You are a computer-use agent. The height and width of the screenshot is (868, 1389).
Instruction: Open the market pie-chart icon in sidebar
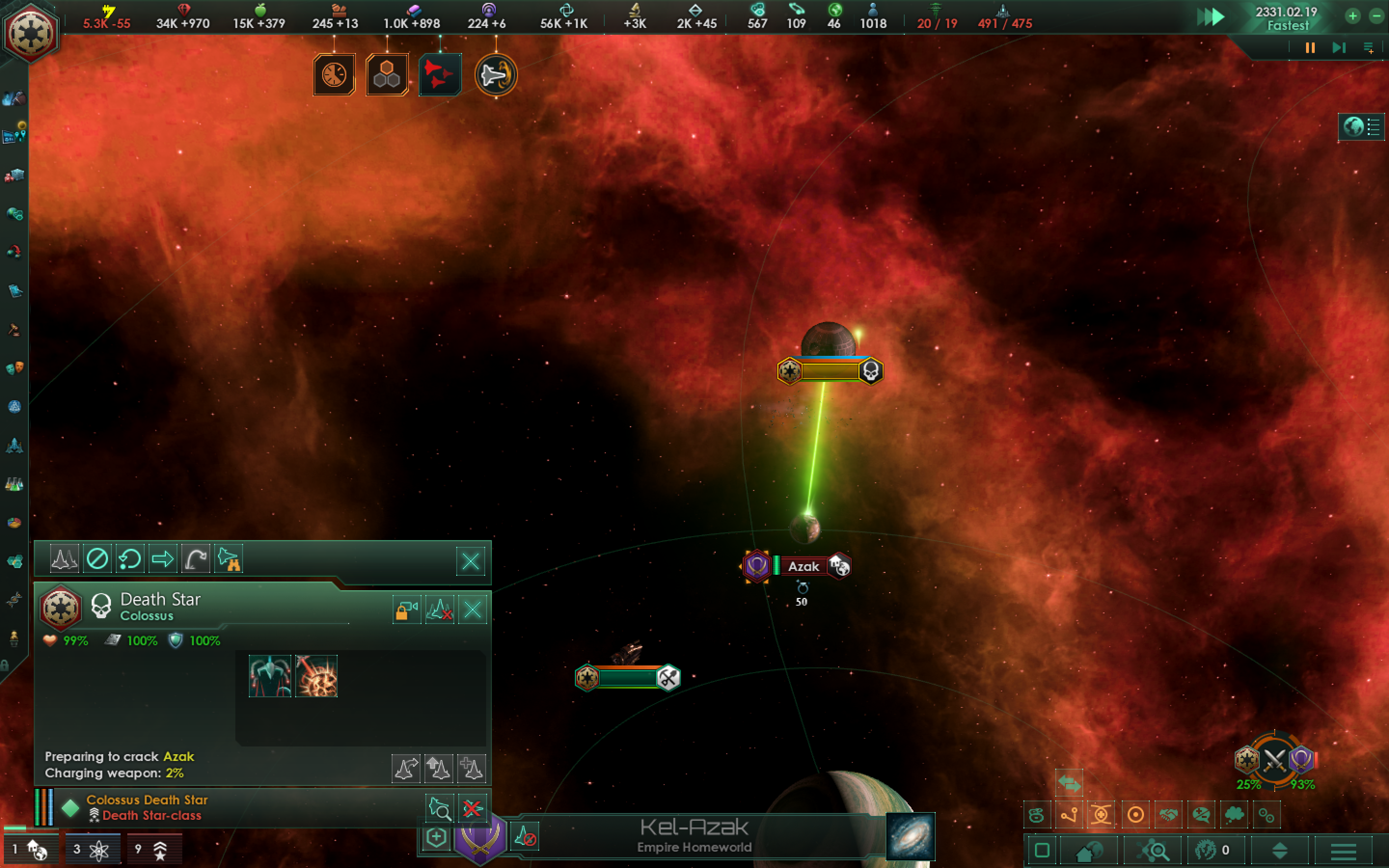pyautogui.click(x=14, y=522)
